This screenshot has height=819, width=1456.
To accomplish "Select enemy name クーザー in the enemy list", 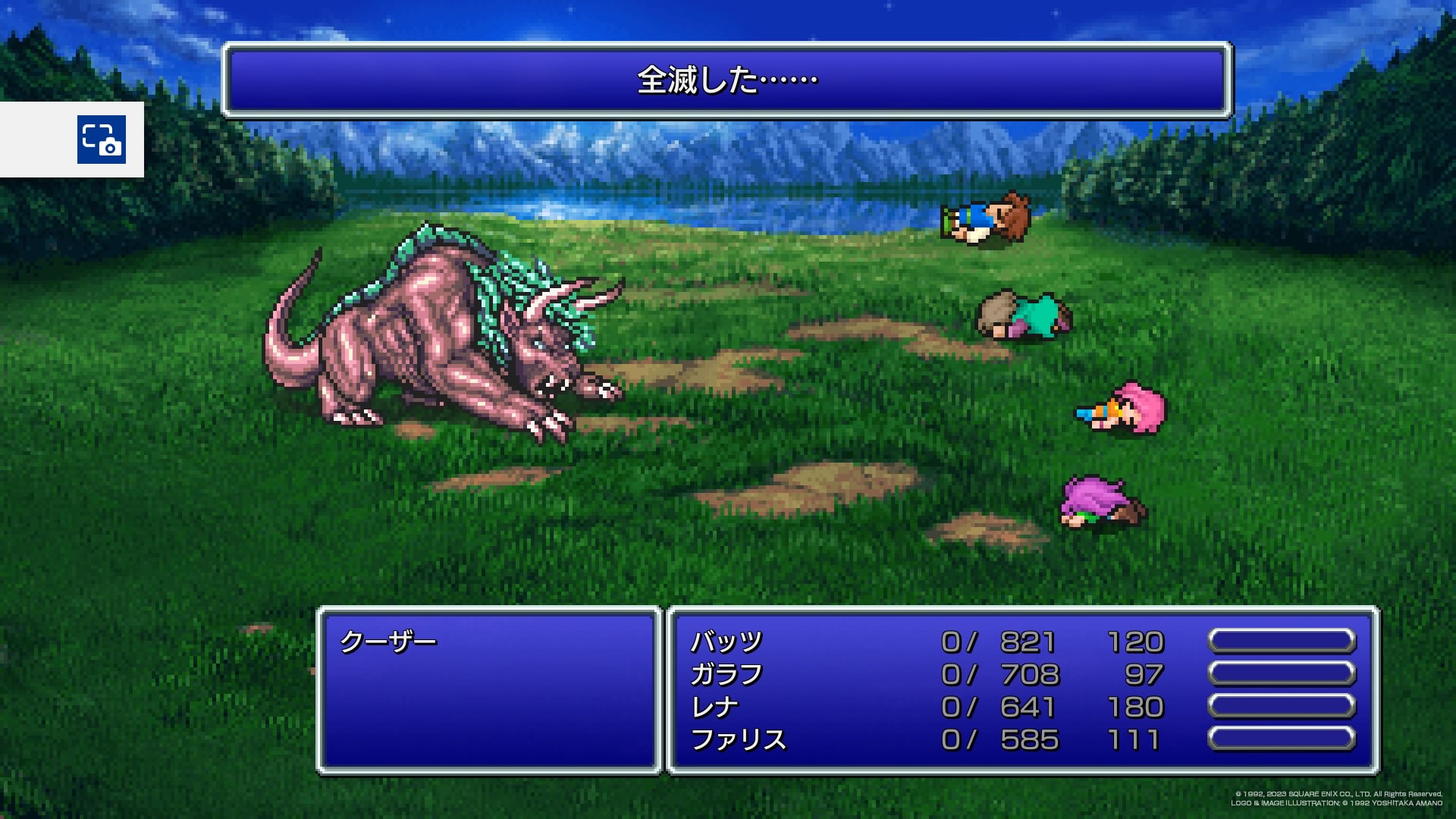I will [388, 642].
